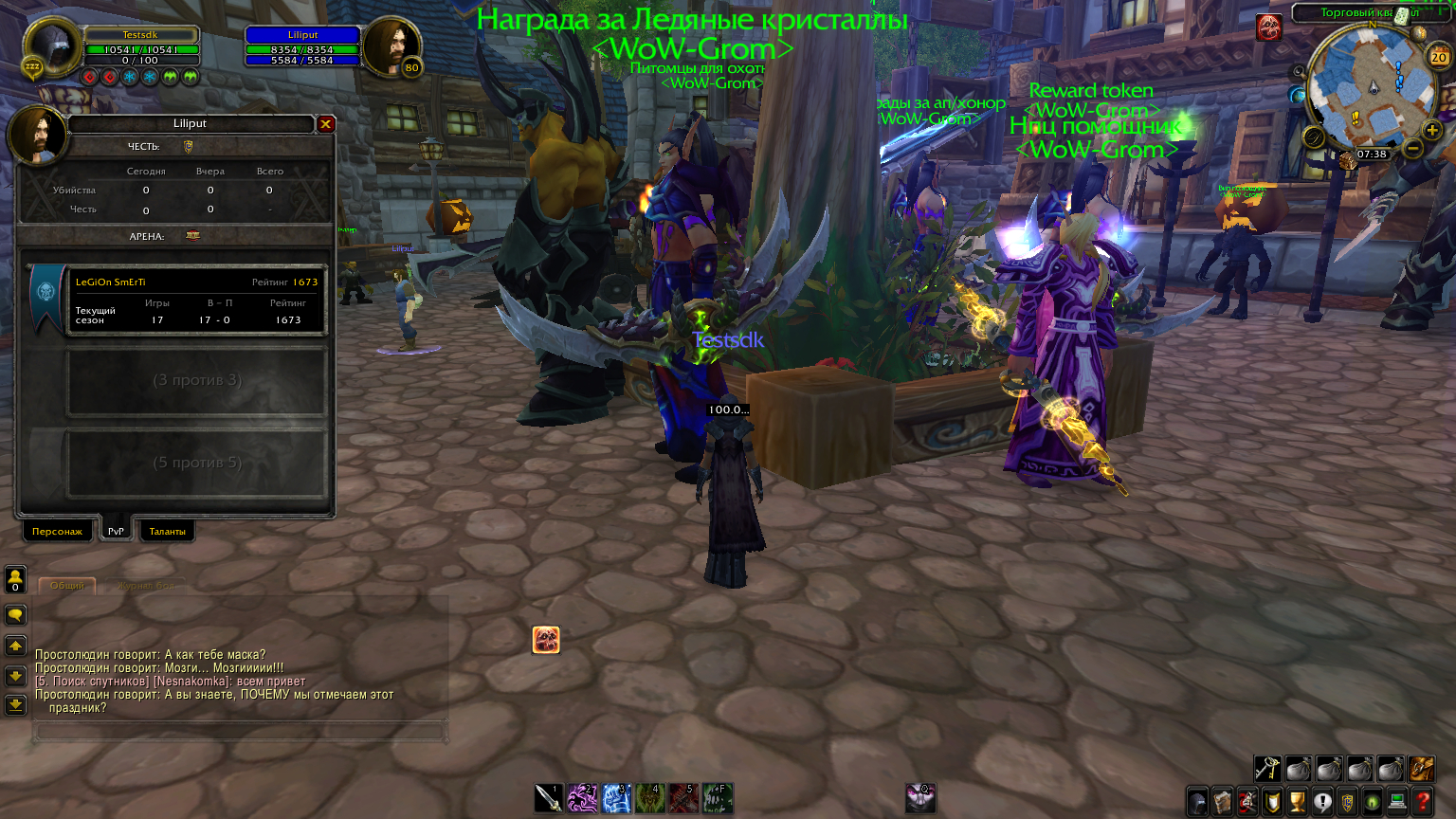Open the chat menu speech bubble
Viewport: 1456px width, 819px height.
(13, 616)
